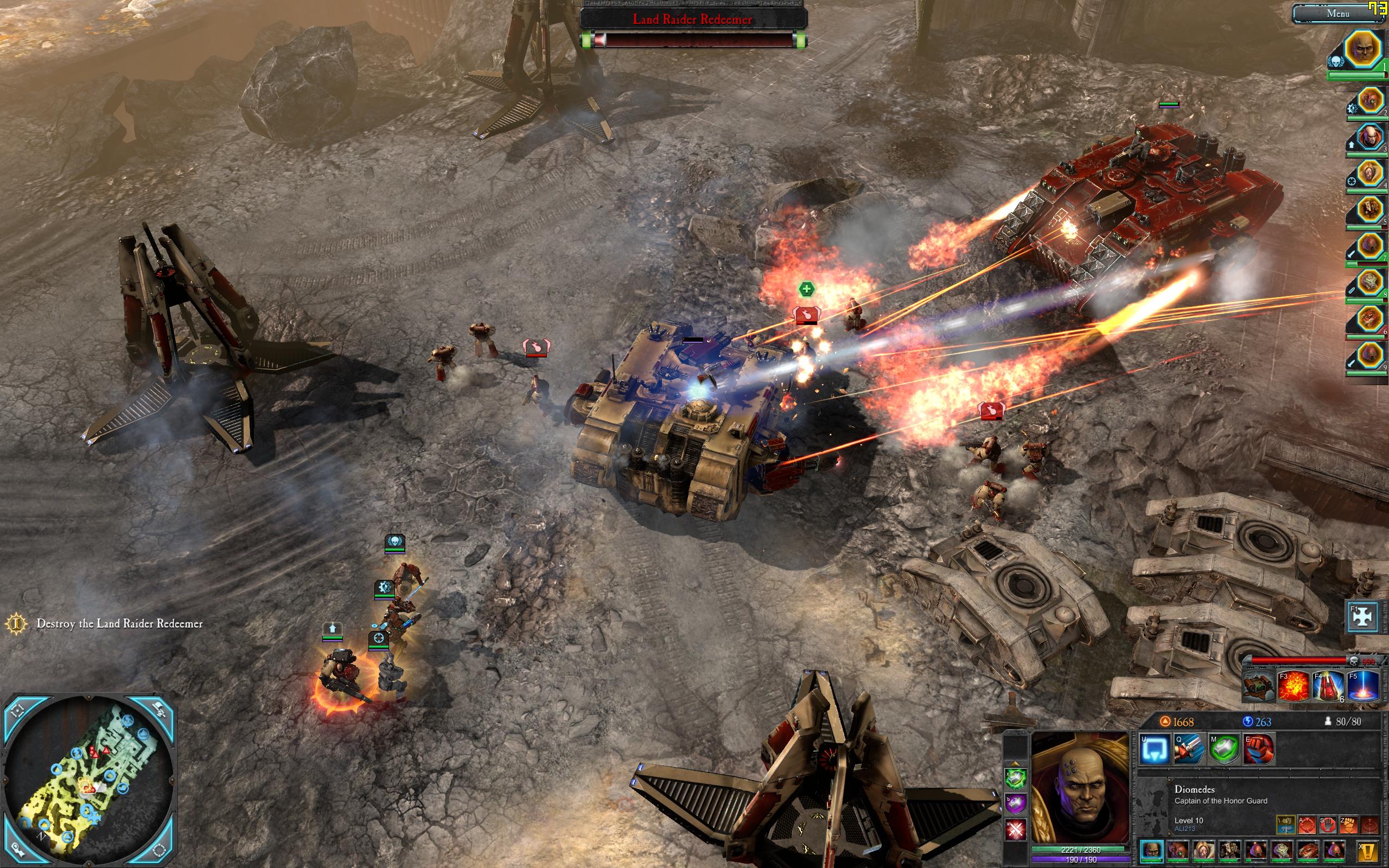
Task: Call the F4 drop pod ability
Action: pos(1328,687)
